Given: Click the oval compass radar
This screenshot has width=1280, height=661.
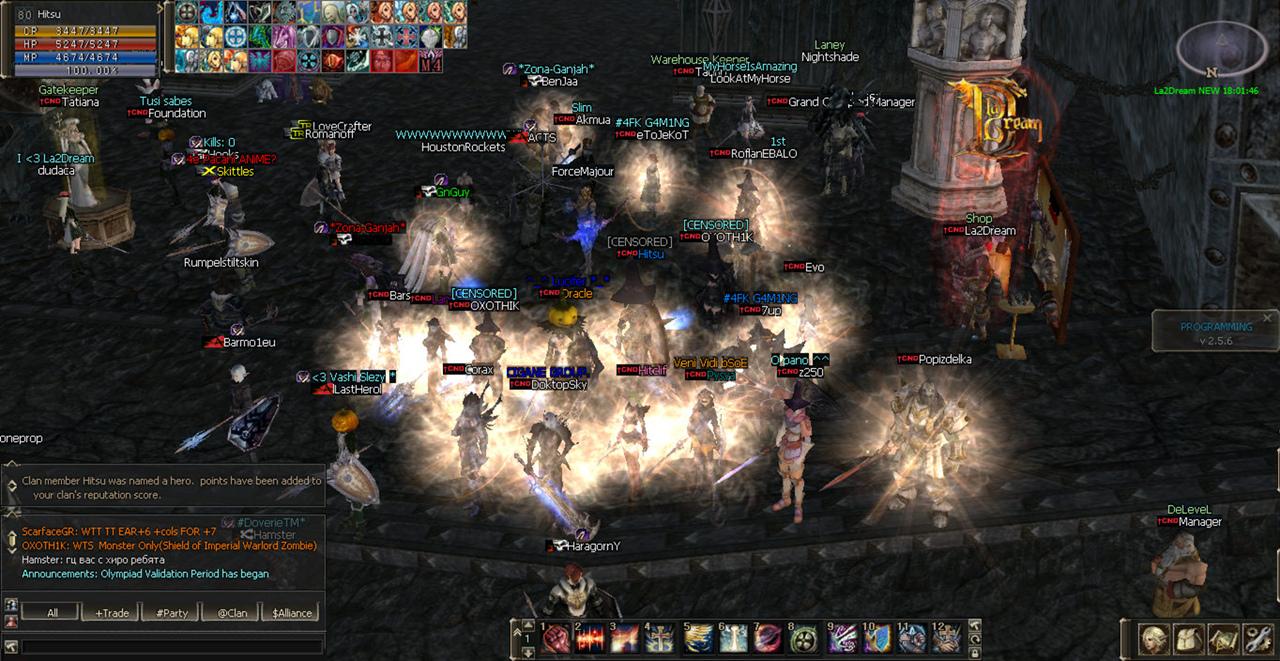Looking at the screenshot, I should pos(1213,48).
